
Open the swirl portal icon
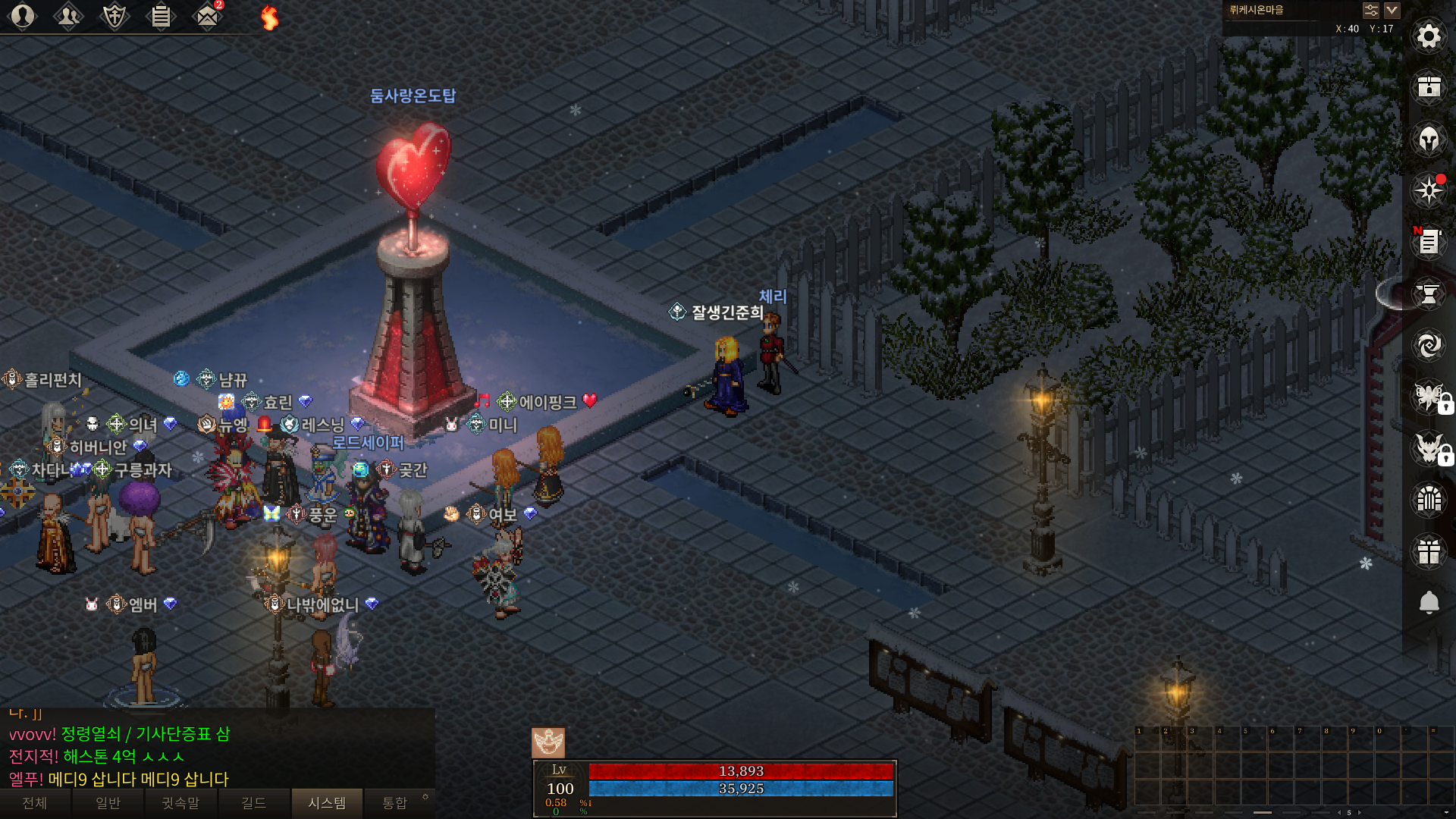(1429, 346)
